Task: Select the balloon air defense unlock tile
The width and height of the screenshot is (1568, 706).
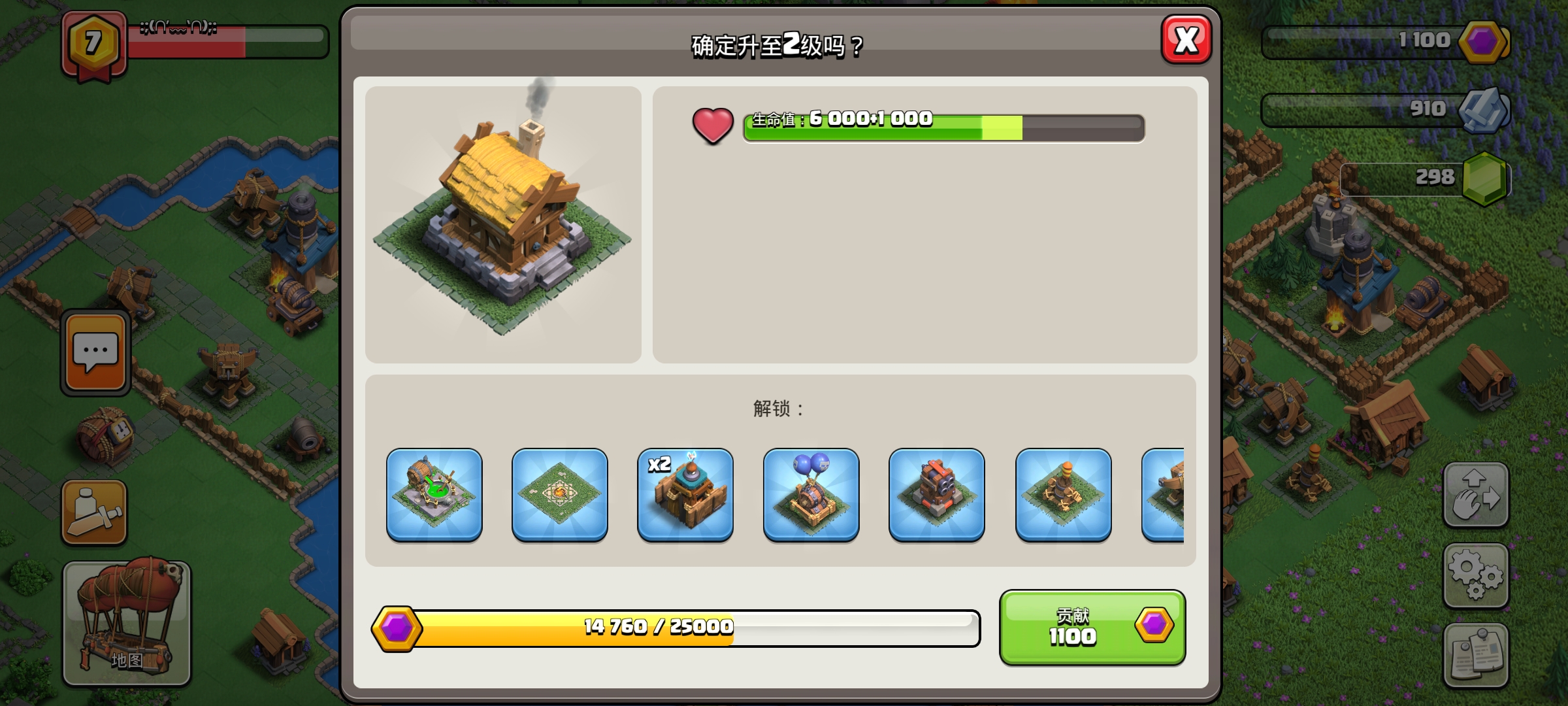Action: tap(811, 495)
